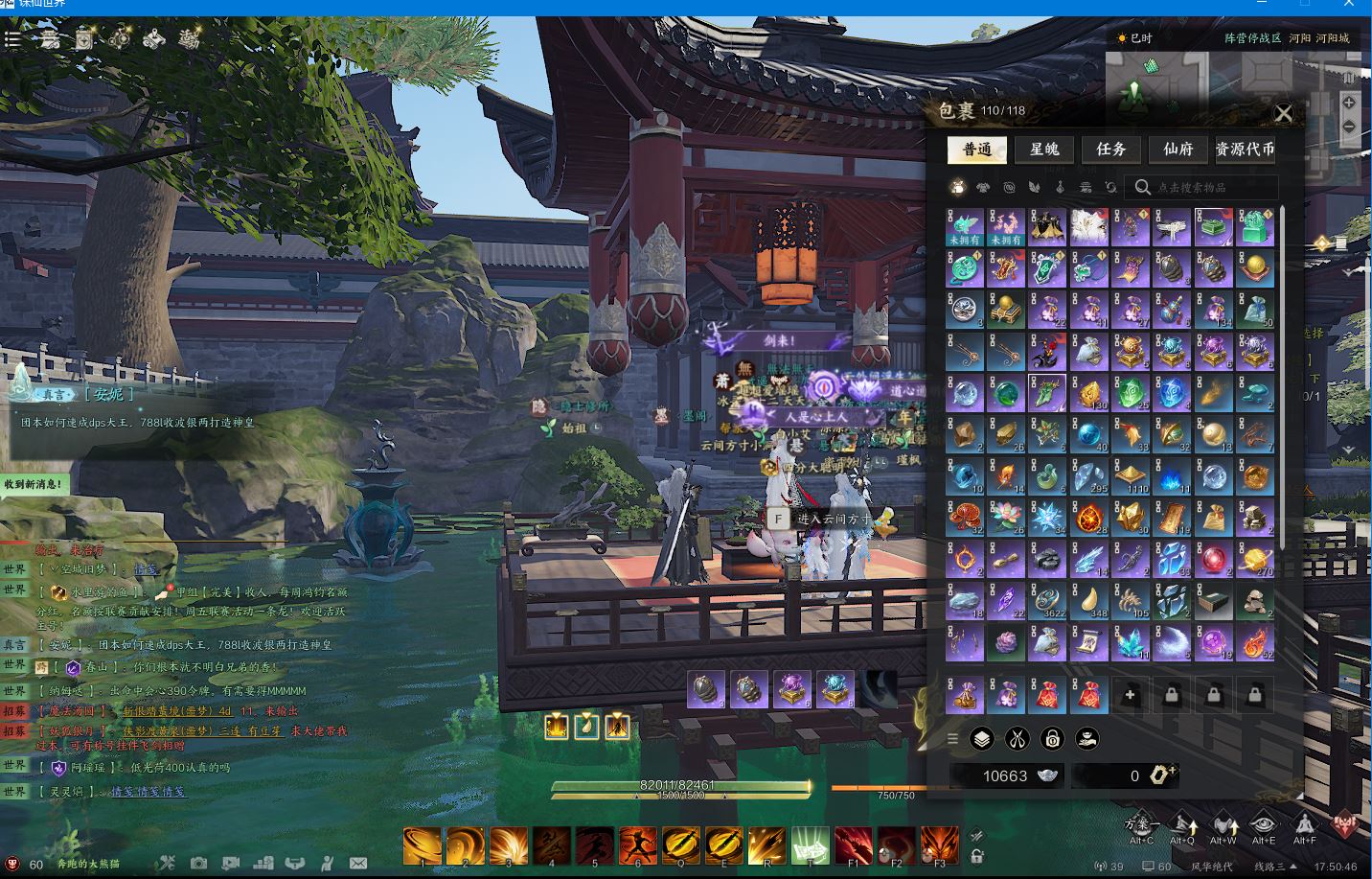Select the pink lotus flower item
This screenshot has width=1372, height=879.
(x=1006, y=518)
